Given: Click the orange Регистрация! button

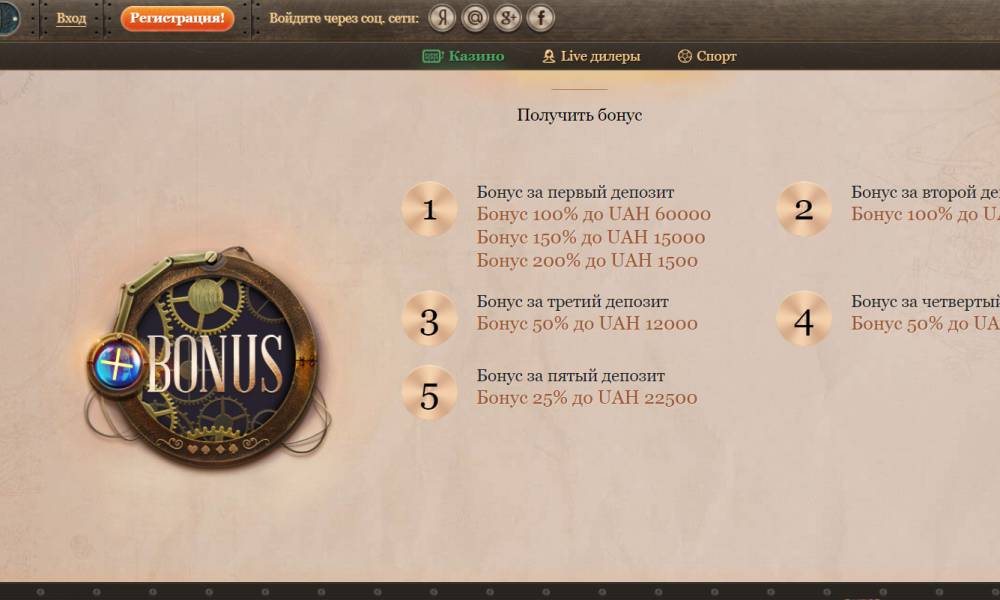Looking at the screenshot, I should [177, 18].
